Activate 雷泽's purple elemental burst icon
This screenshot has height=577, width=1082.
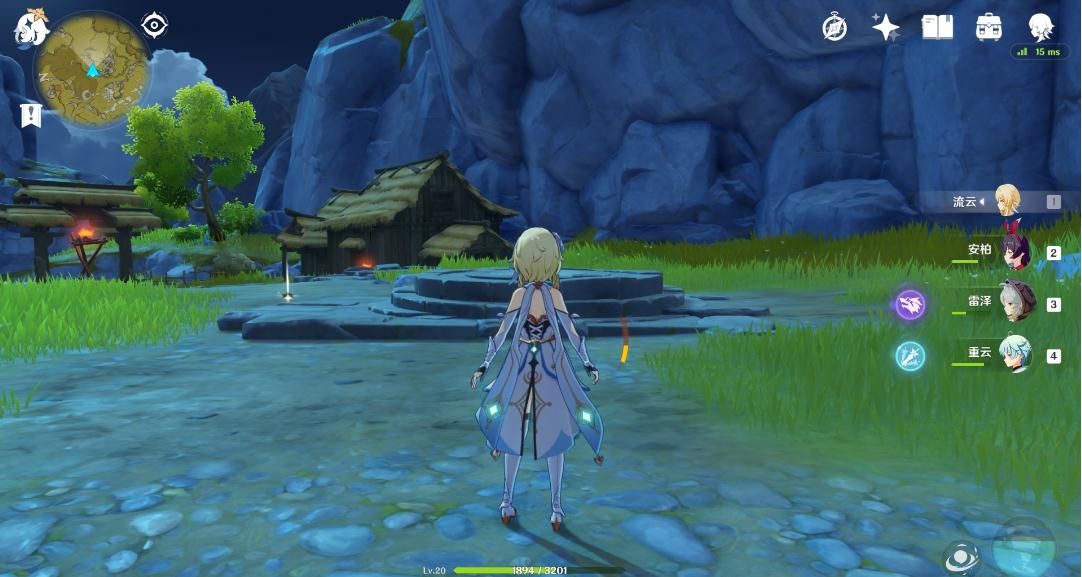pyautogui.click(x=910, y=304)
